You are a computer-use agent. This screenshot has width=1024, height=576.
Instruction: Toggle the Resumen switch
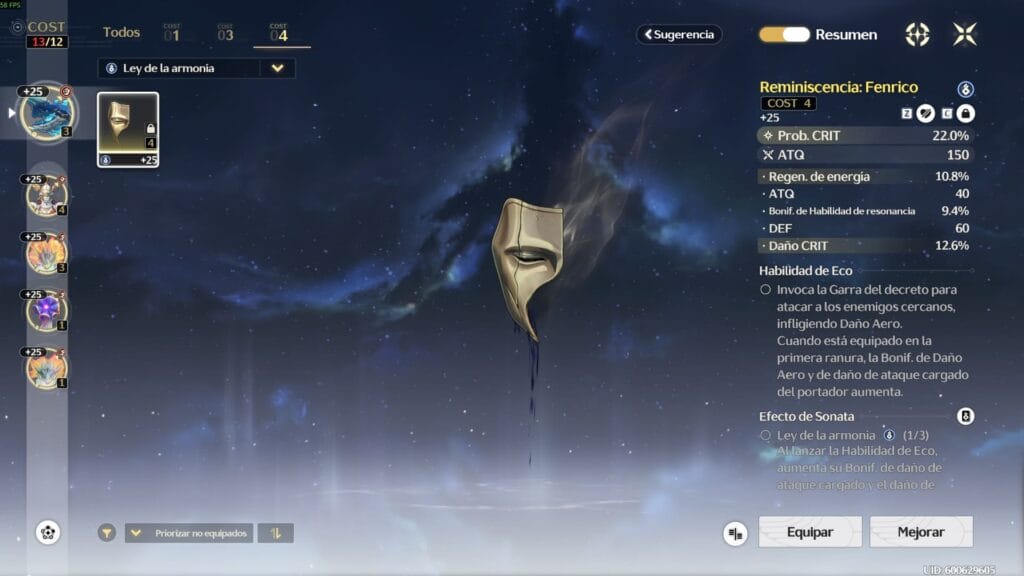tap(784, 34)
